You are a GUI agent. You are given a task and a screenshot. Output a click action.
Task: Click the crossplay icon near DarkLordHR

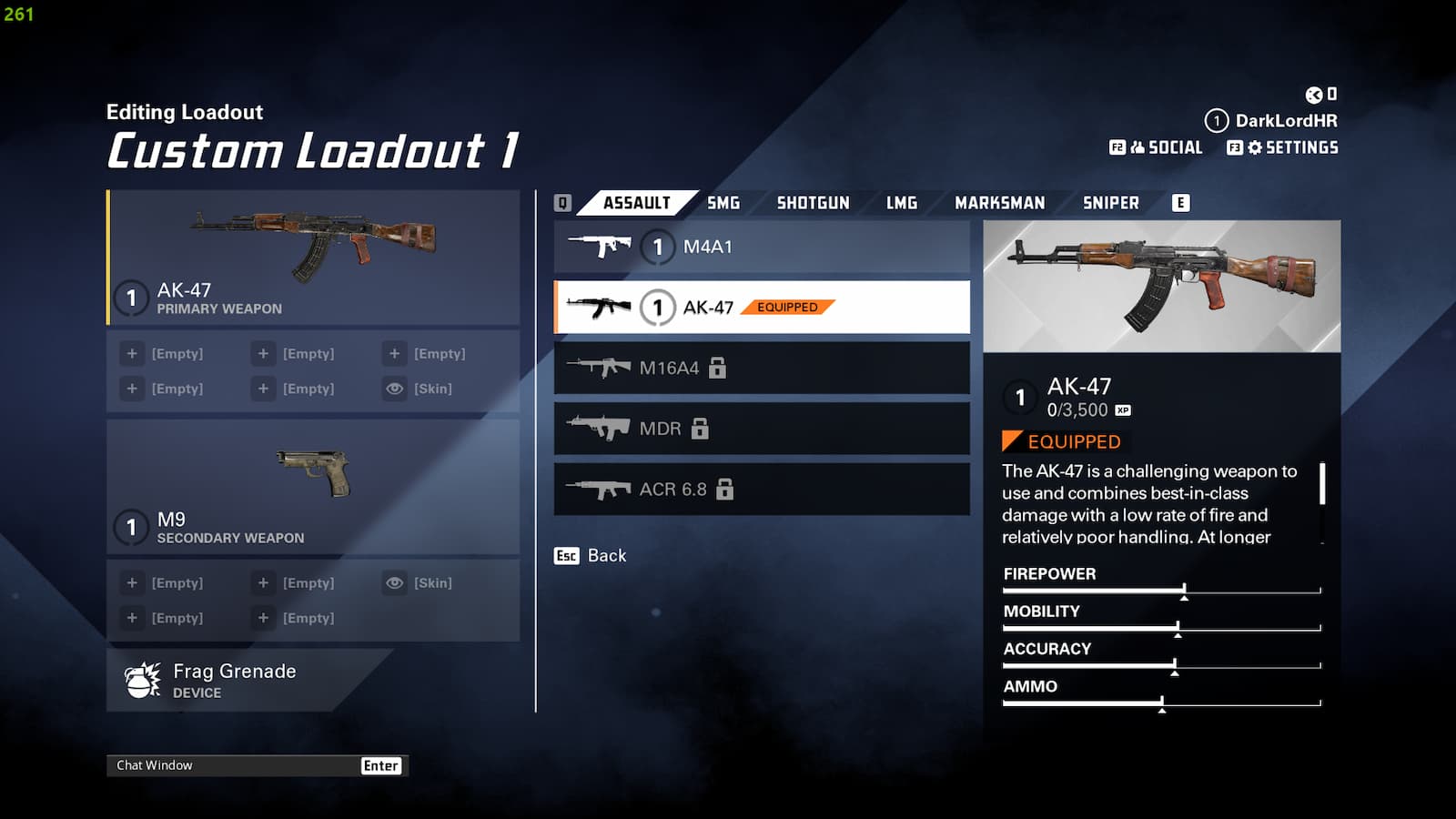pos(1312,93)
